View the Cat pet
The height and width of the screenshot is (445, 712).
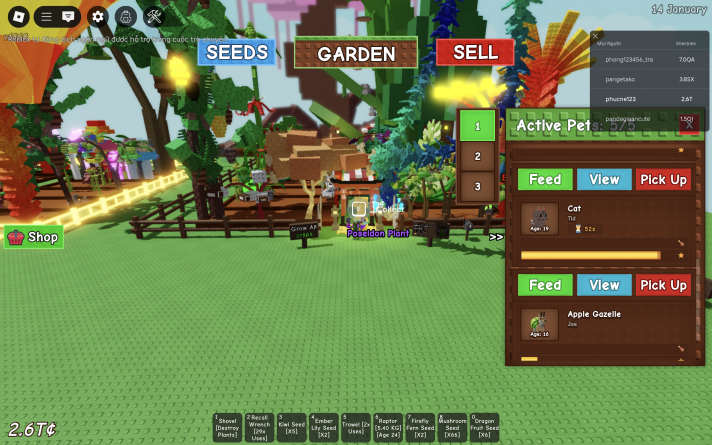(x=604, y=179)
